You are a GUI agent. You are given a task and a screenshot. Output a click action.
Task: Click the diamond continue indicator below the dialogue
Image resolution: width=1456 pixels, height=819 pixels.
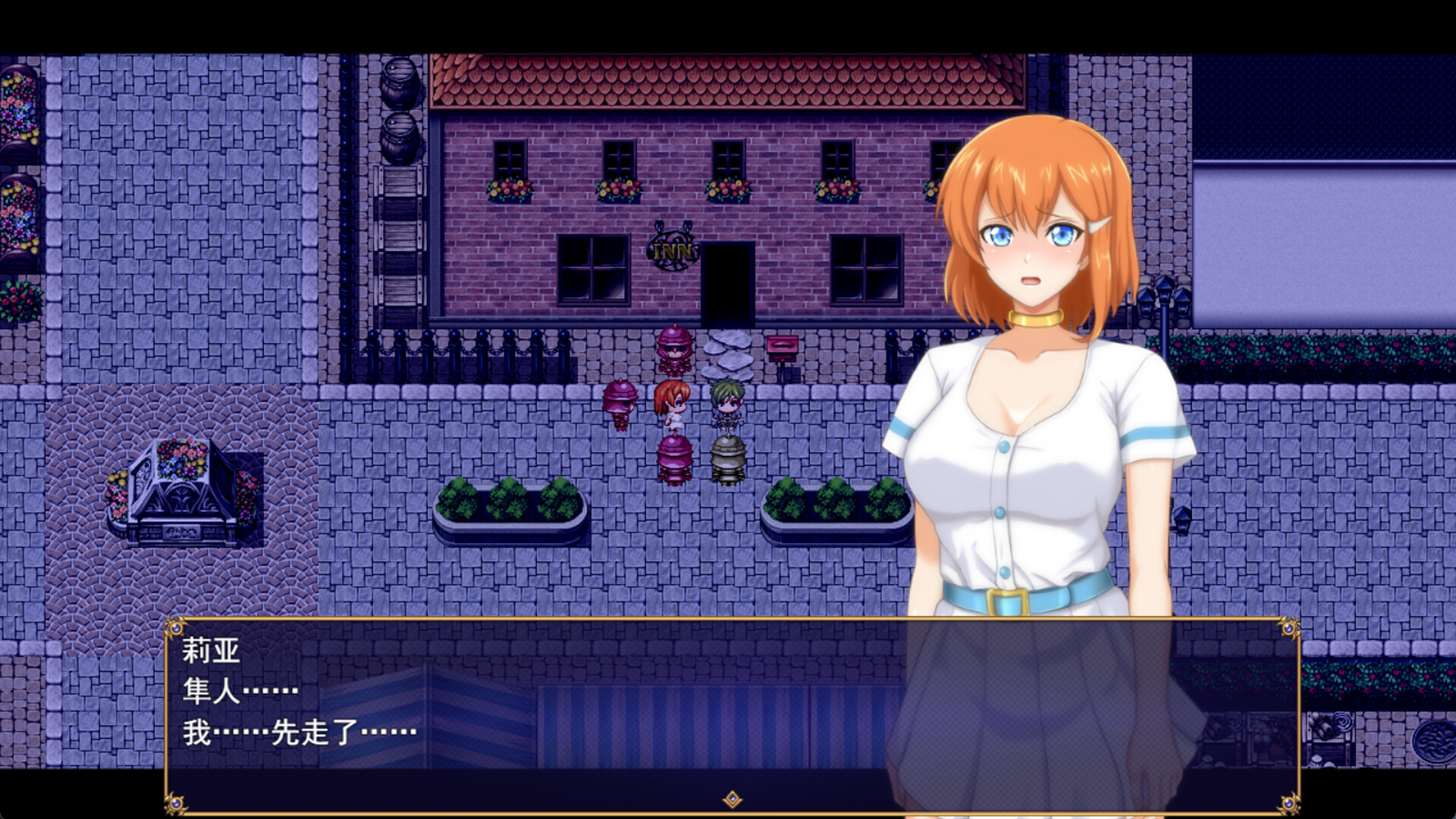coord(731,796)
